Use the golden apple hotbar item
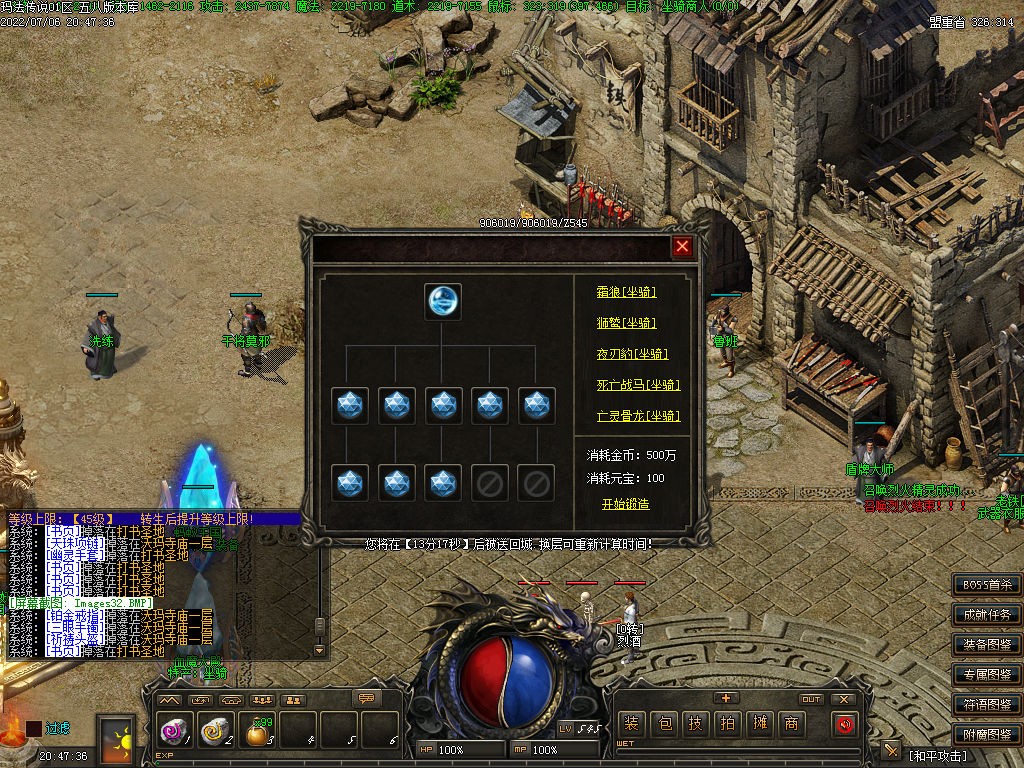The image size is (1024, 768). [x=258, y=733]
